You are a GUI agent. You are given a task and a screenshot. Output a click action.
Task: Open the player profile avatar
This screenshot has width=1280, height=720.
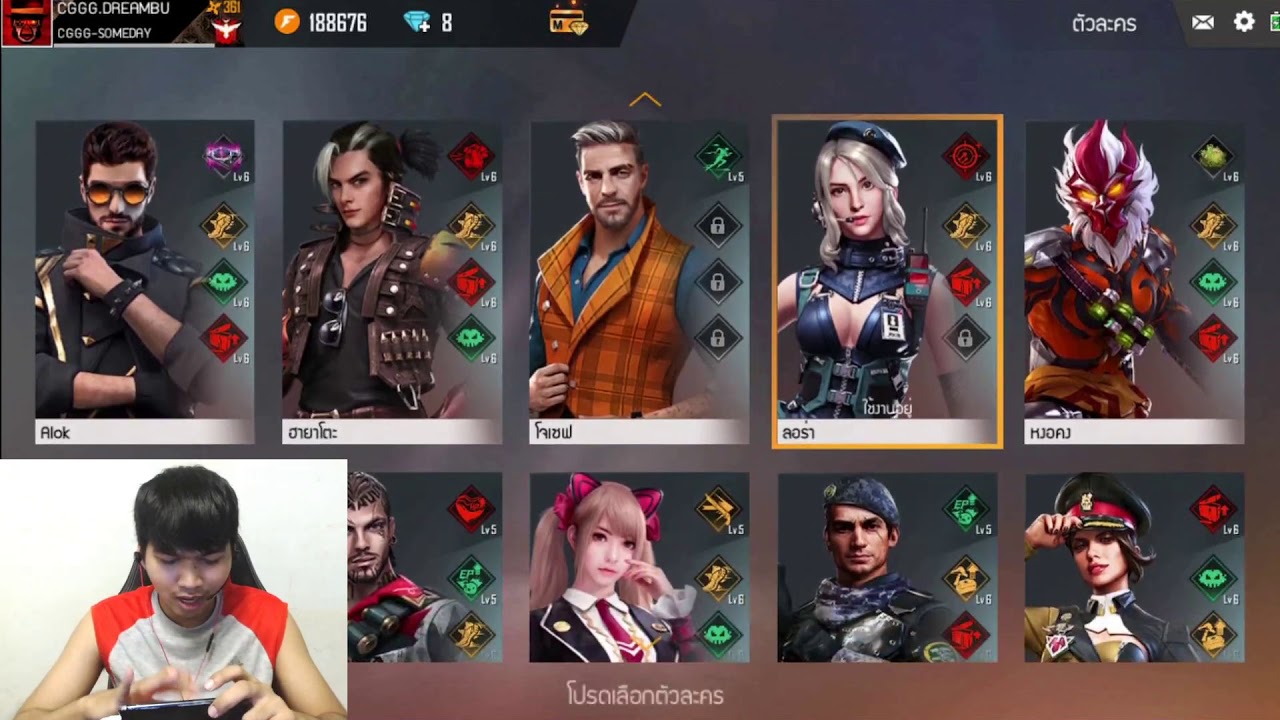pos(26,22)
